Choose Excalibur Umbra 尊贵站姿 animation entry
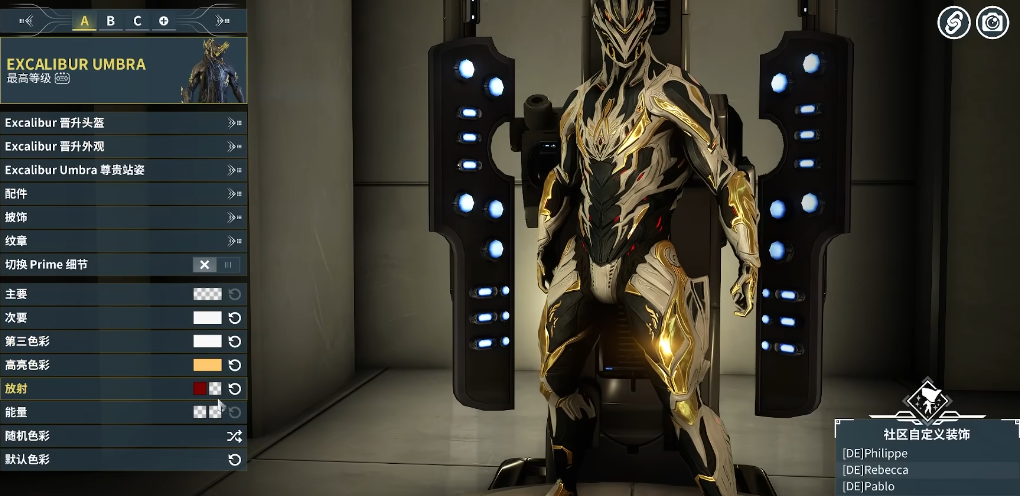This screenshot has width=1020, height=496. [x=123, y=170]
